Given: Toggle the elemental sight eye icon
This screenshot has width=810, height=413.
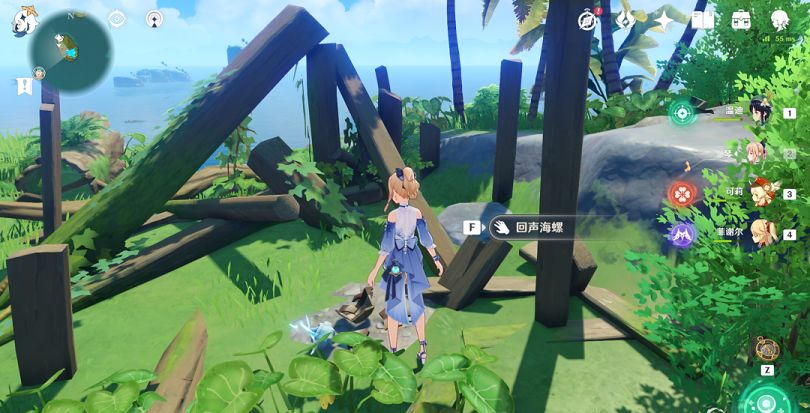Looking at the screenshot, I should pyautogui.click(x=117, y=19).
